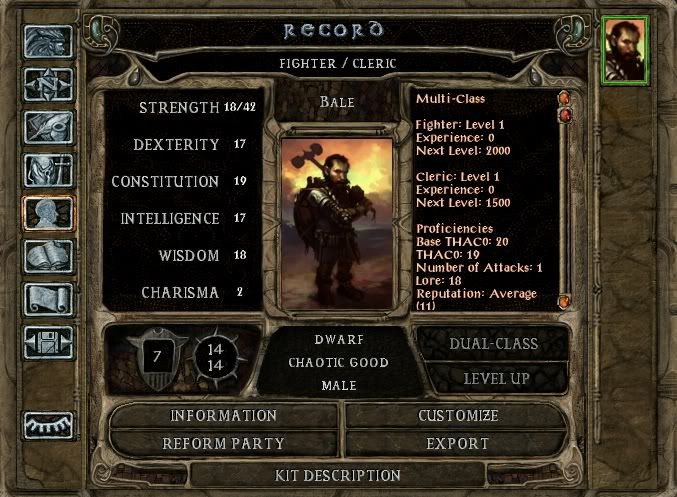The height and width of the screenshot is (497, 677).
Task: Open the Information panel
Action: (x=223, y=415)
